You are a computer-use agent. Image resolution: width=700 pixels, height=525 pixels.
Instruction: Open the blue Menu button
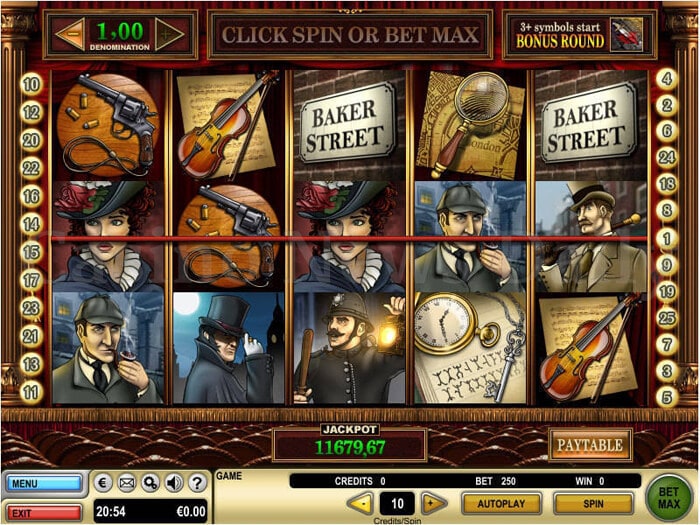pyautogui.click(x=44, y=484)
